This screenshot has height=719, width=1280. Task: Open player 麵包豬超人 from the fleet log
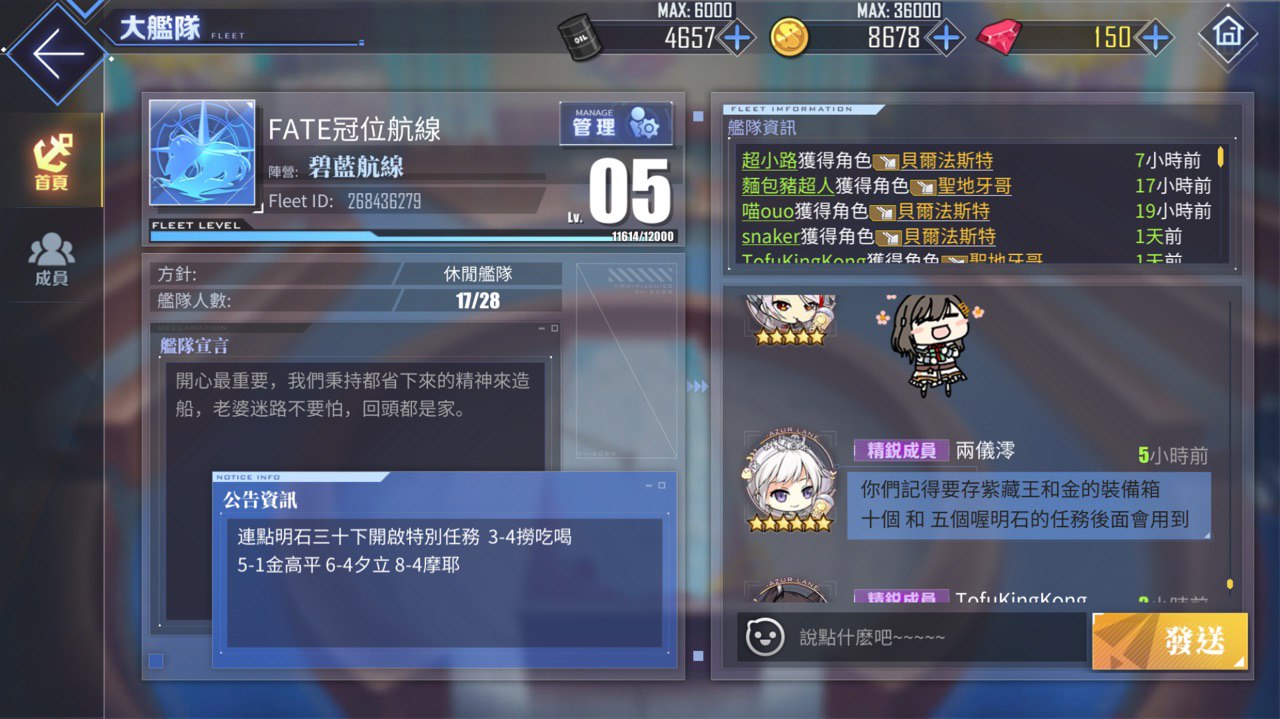pyautogui.click(x=787, y=185)
